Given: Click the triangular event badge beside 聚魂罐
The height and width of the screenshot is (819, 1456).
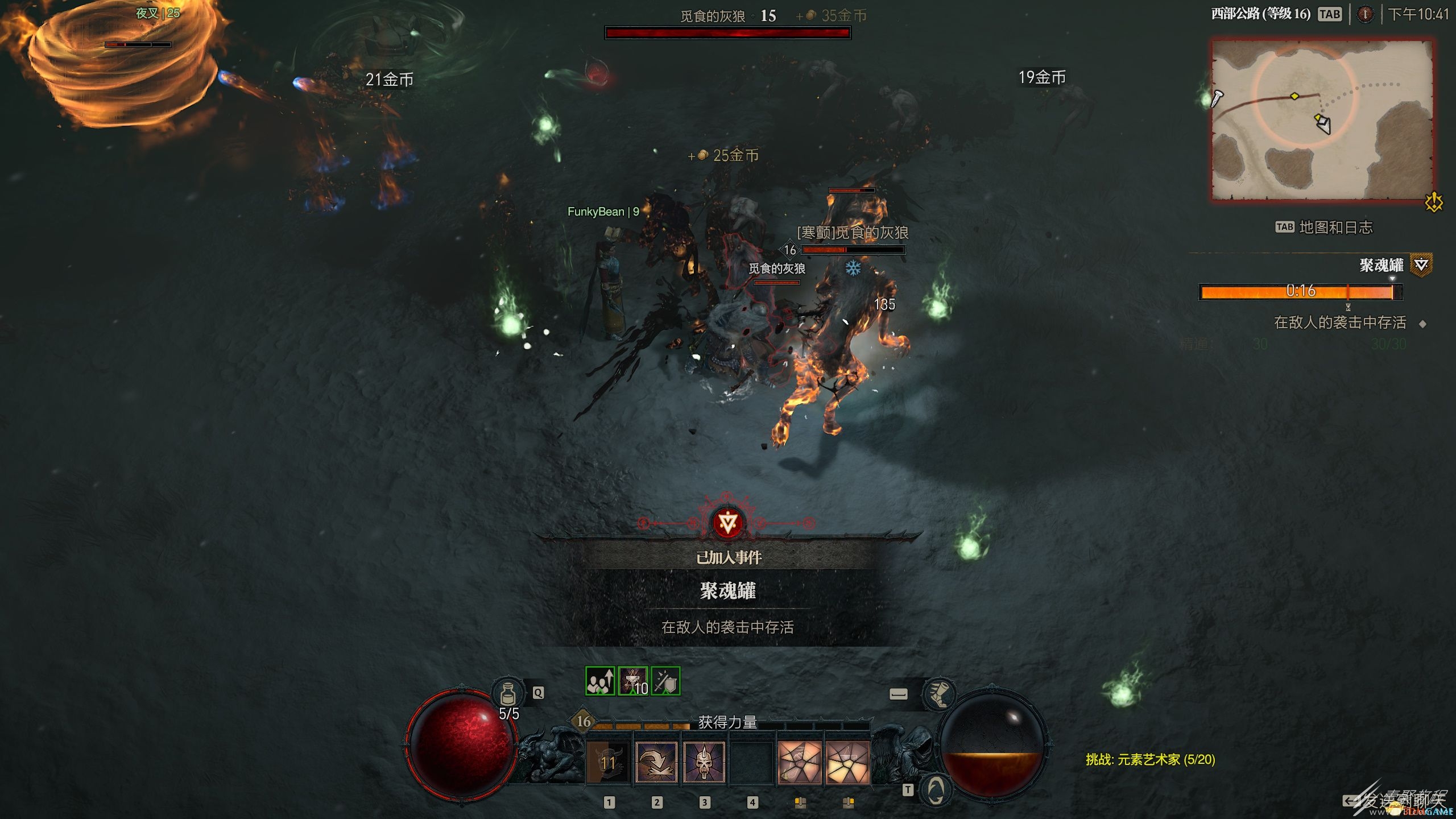Looking at the screenshot, I should [1421, 264].
